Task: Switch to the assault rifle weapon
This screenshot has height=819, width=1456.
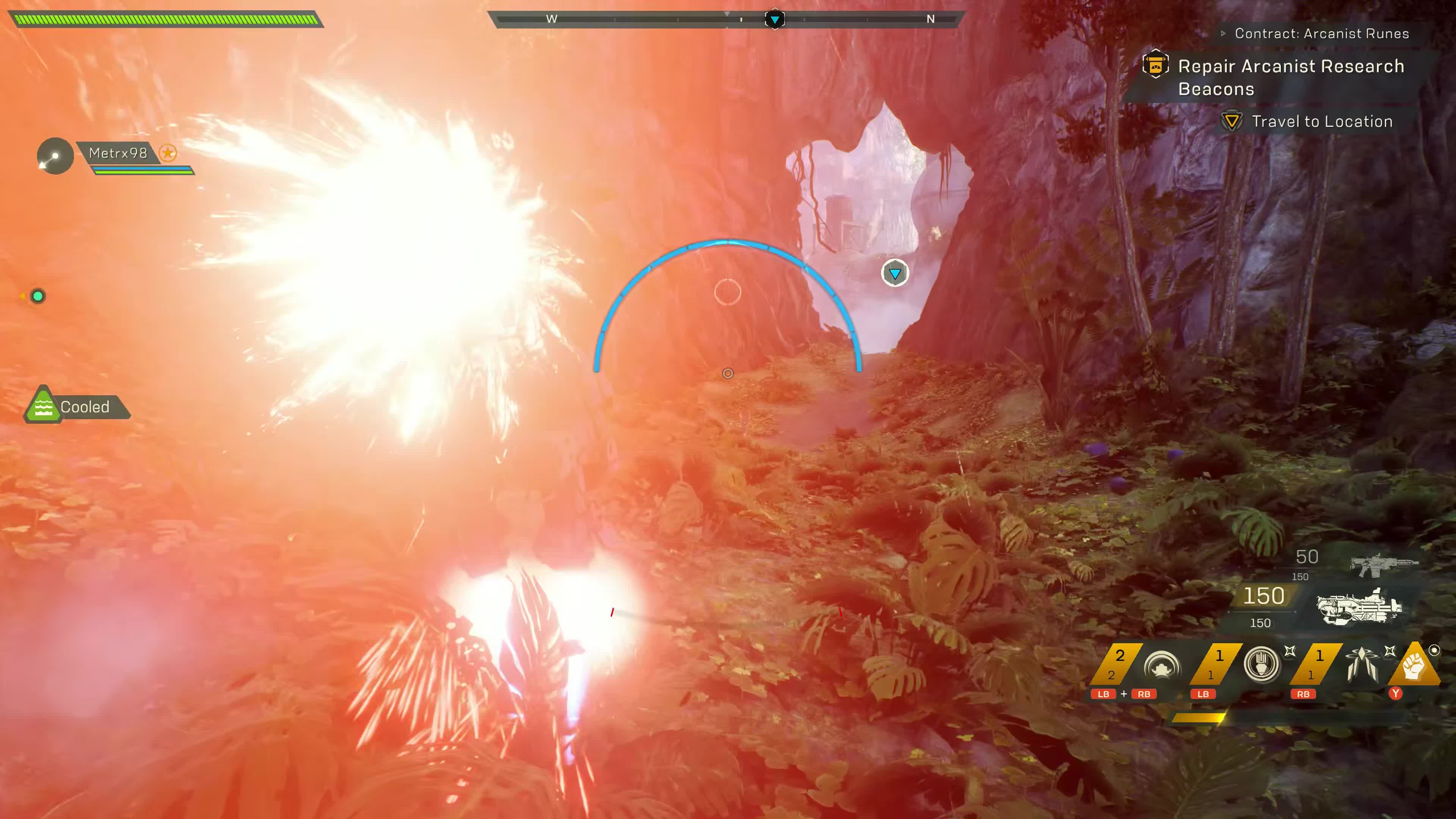Action: [1383, 565]
